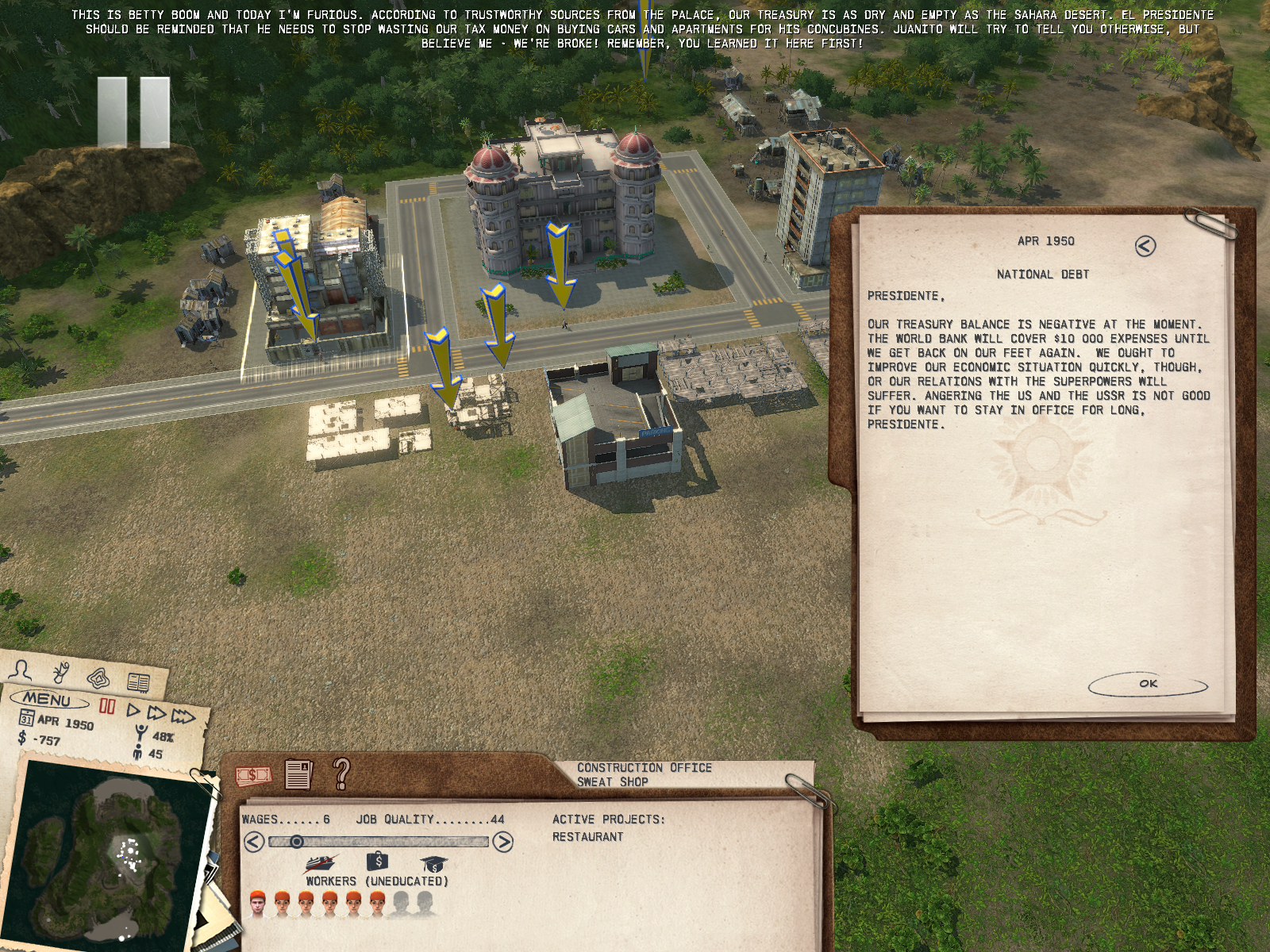Confirm the National Debt notice with OK

coord(1148,685)
